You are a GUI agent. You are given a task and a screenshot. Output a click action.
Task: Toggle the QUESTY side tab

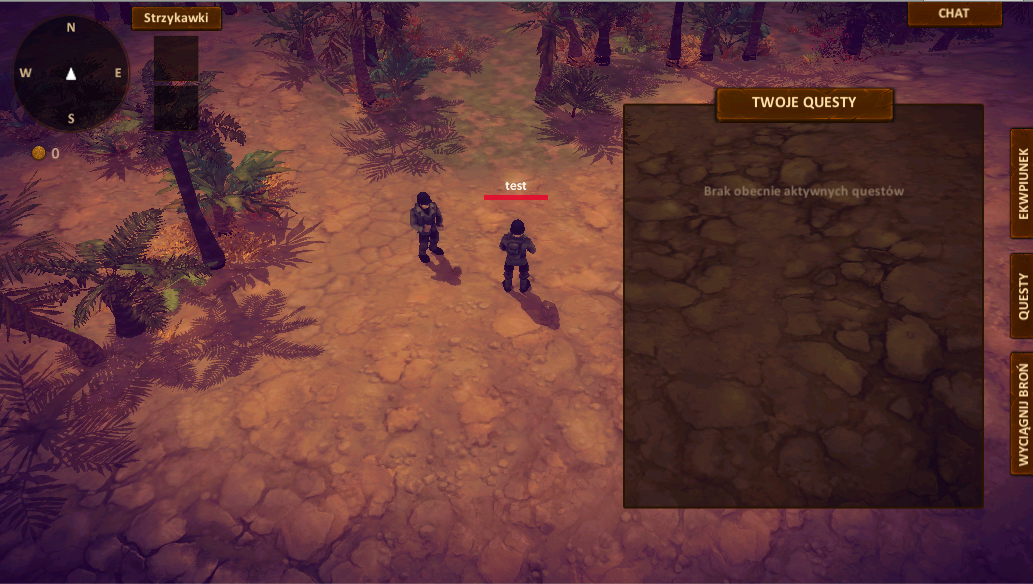[1022, 297]
